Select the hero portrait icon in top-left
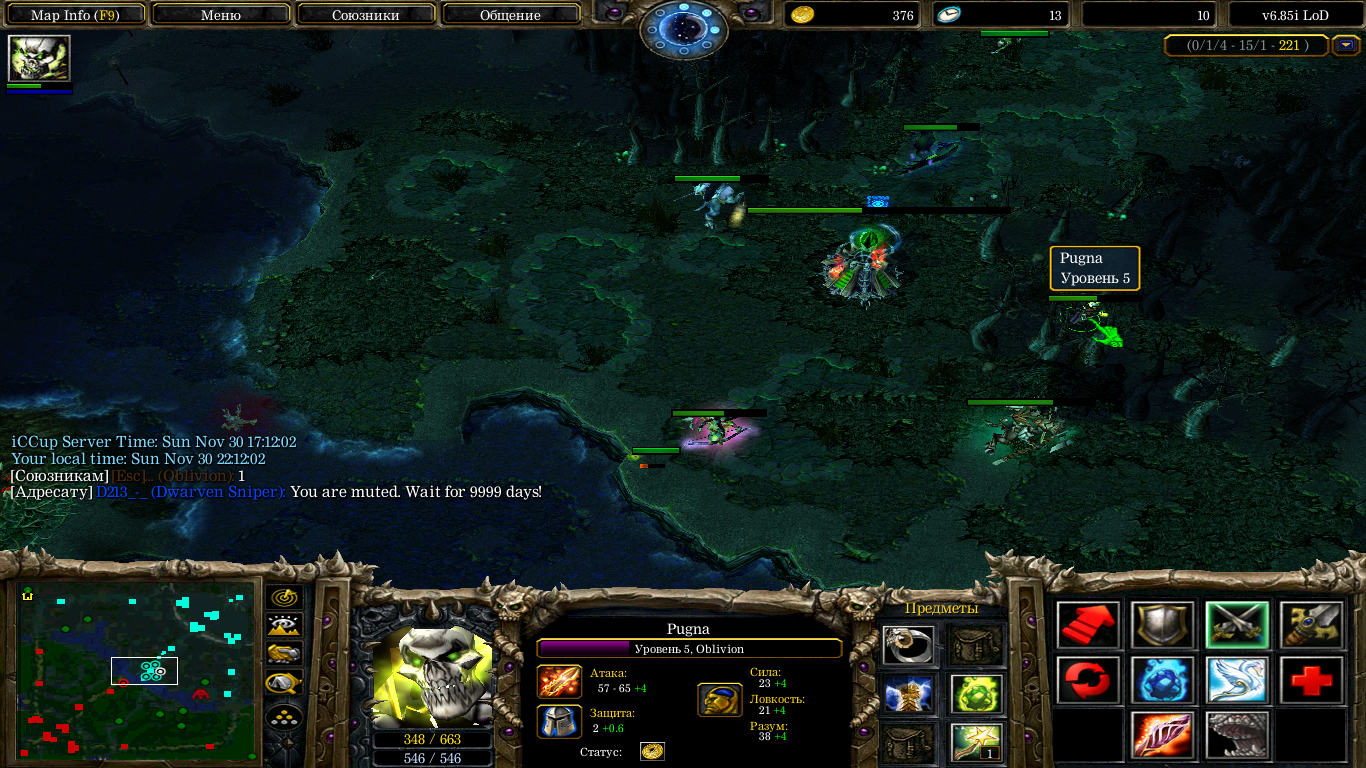Screen dimensions: 1366x768 pos(39,58)
